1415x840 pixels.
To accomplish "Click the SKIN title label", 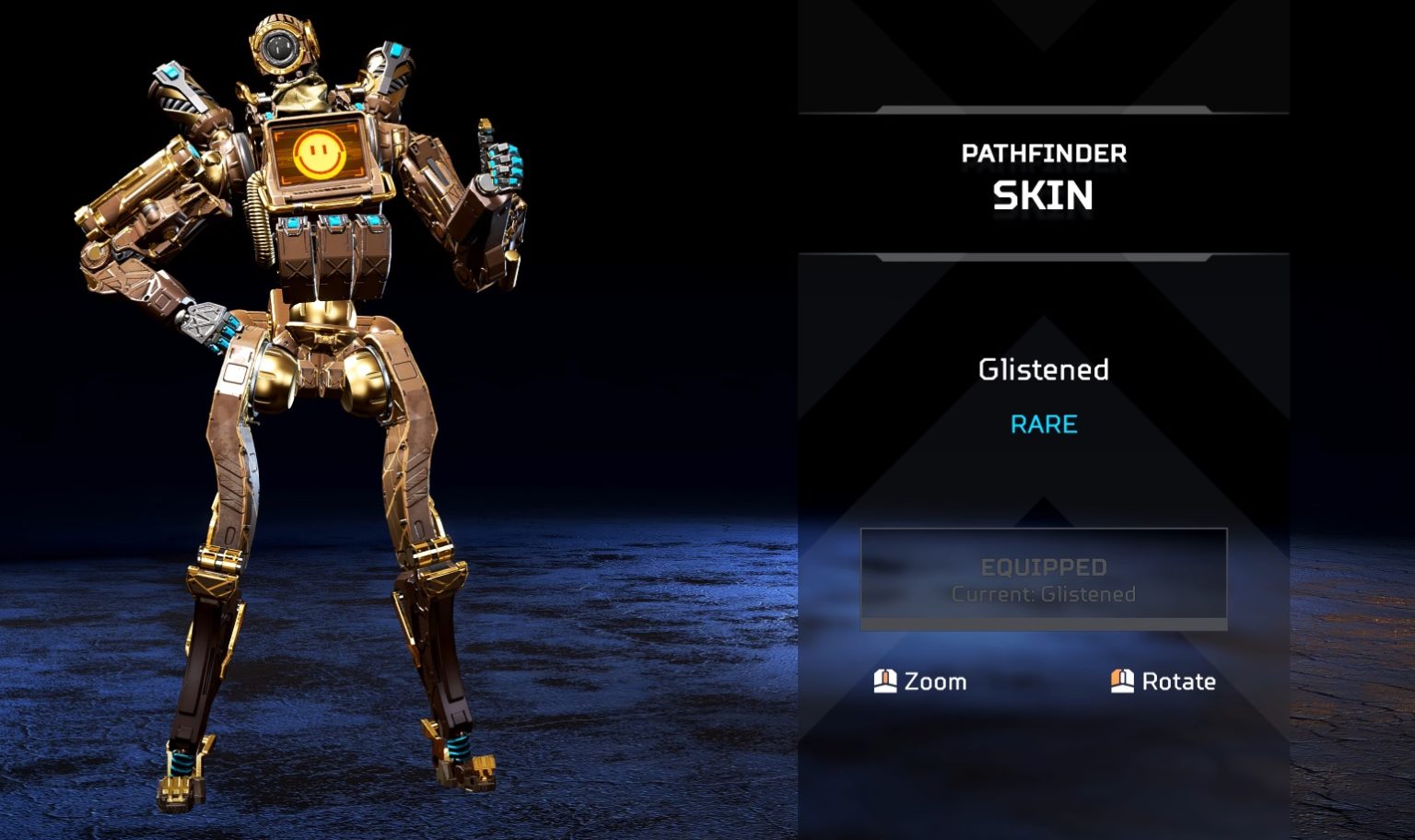I will [x=1042, y=195].
